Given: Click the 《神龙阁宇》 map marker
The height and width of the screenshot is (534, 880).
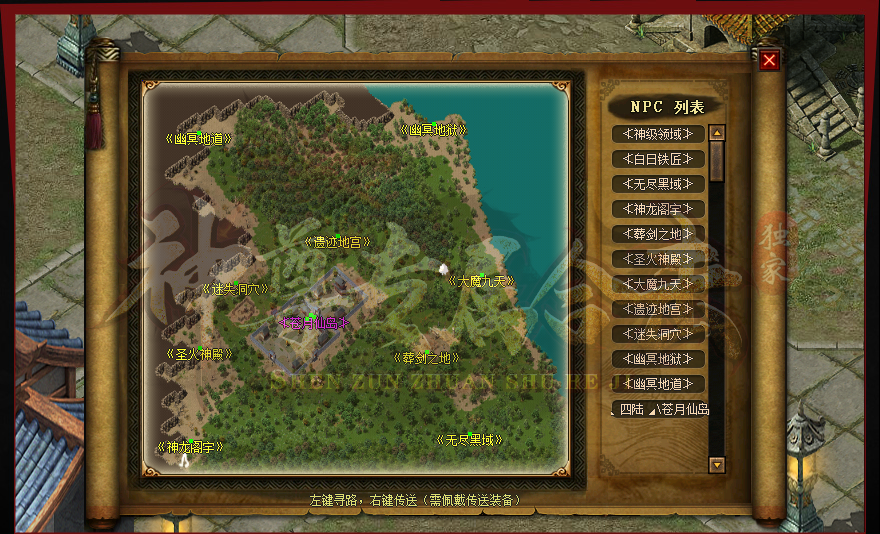Looking at the screenshot, I should click(x=189, y=447).
